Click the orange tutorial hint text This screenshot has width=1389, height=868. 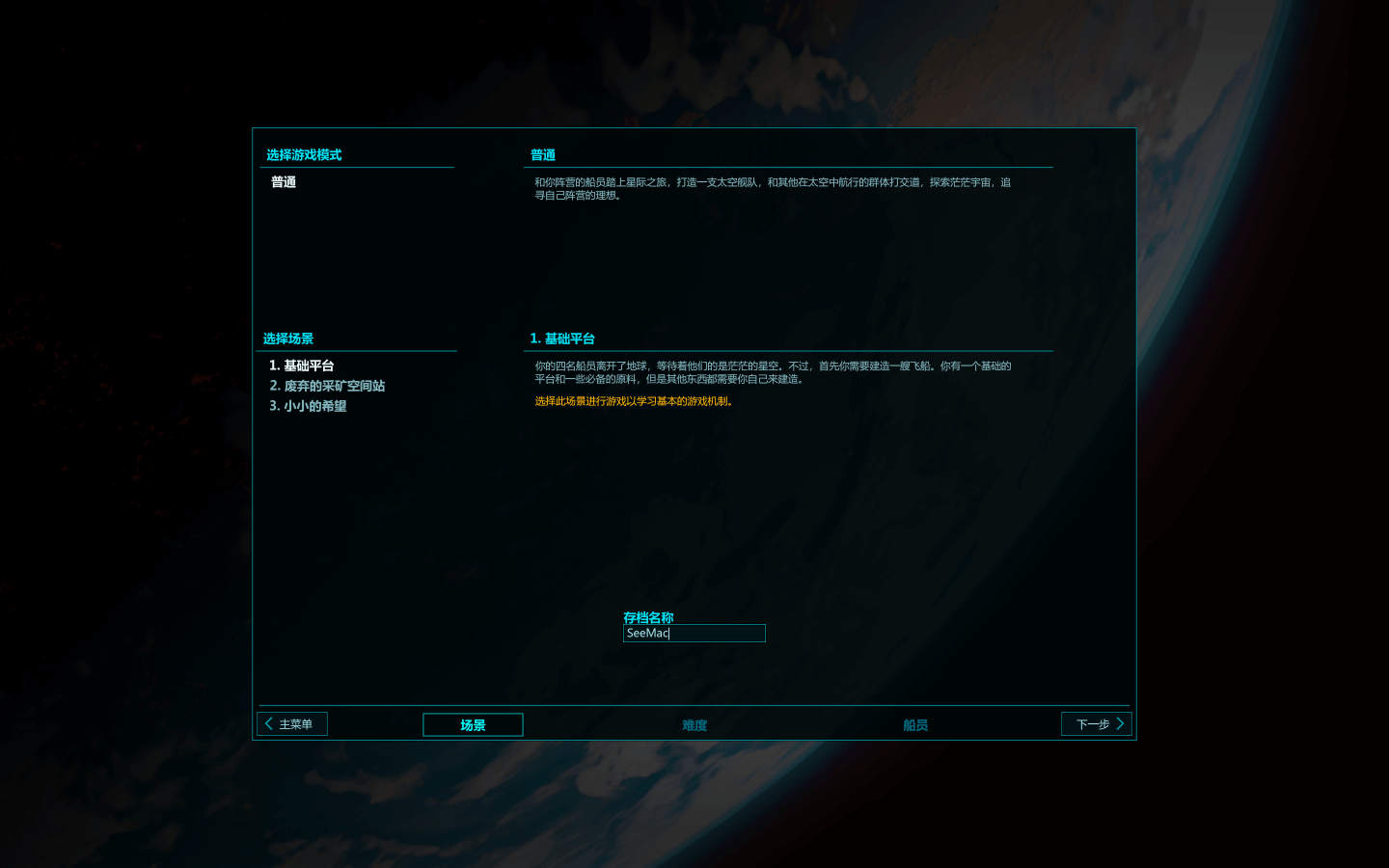click(x=632, y=402)
